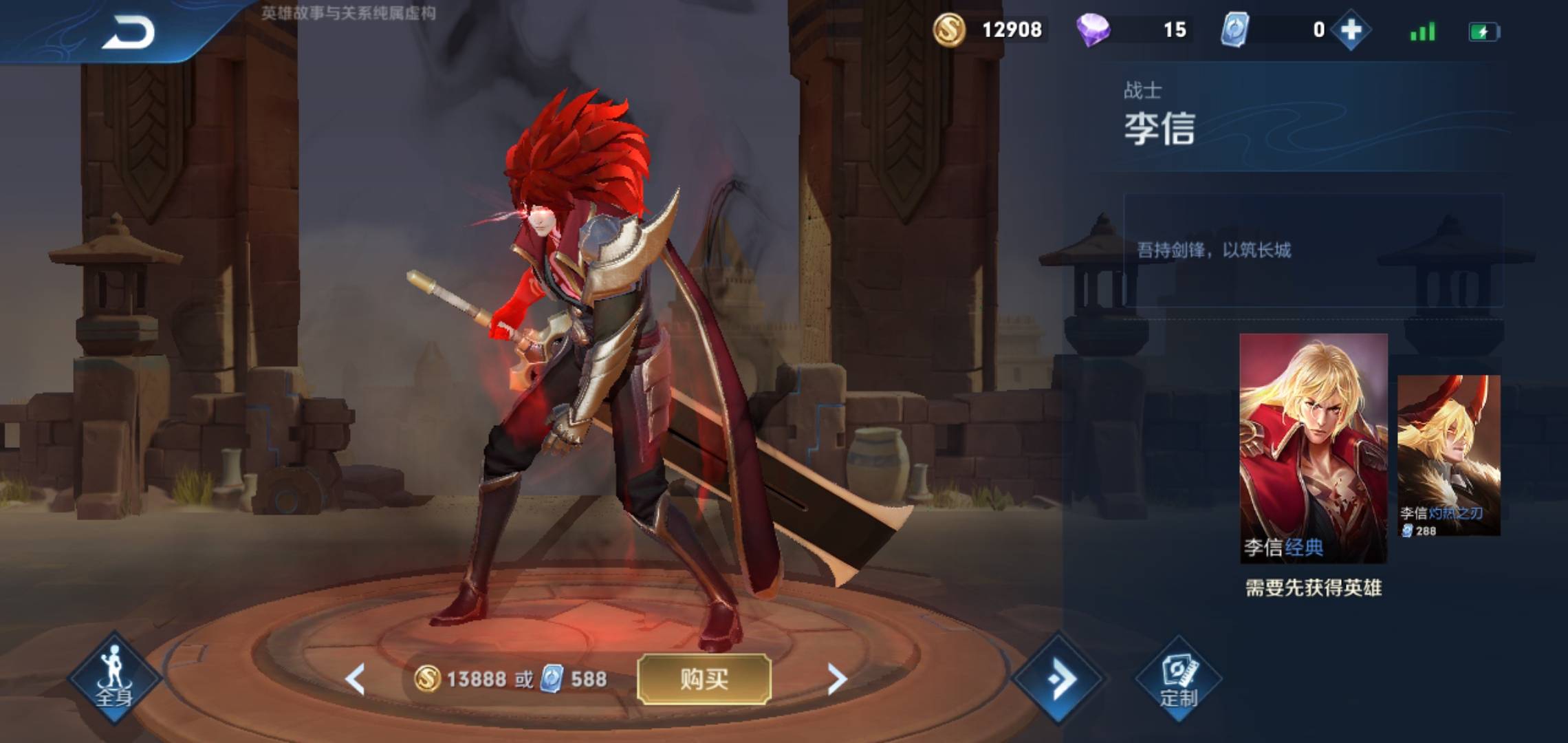Add more vouchers with the plus button
The height and width of the screenshot is (743, 1568).
click(1351, 30)
